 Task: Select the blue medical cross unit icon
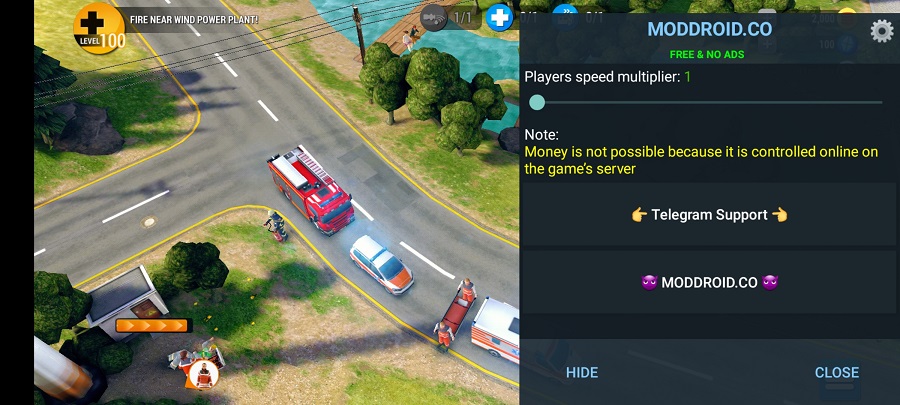pyautogui.click(x=498, y=17)
